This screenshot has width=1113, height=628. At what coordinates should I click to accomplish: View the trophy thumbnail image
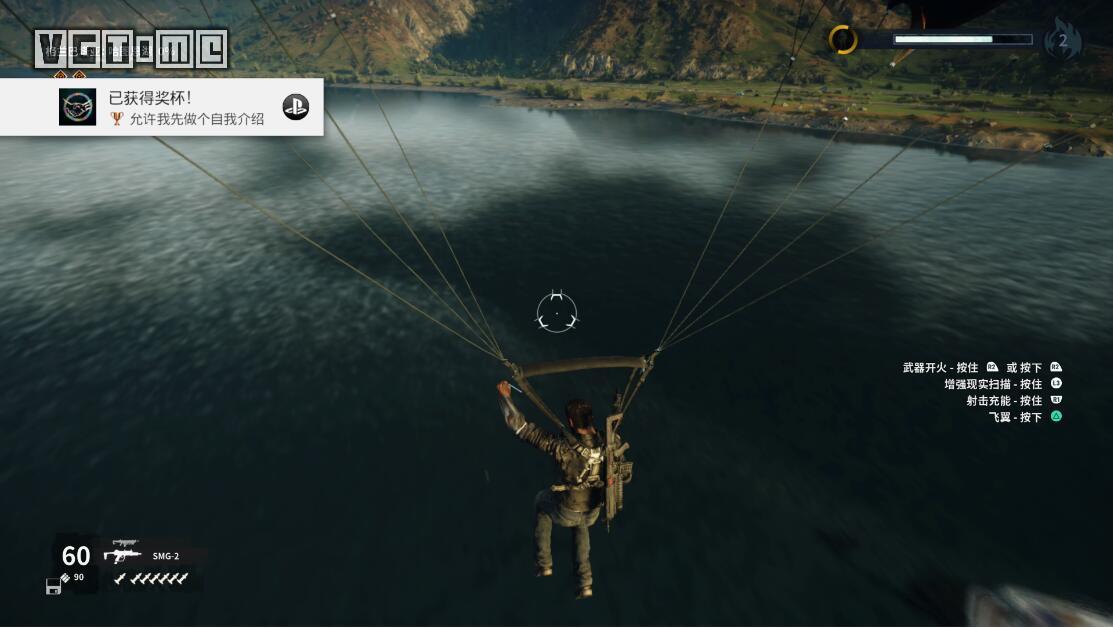pos(78,107)
